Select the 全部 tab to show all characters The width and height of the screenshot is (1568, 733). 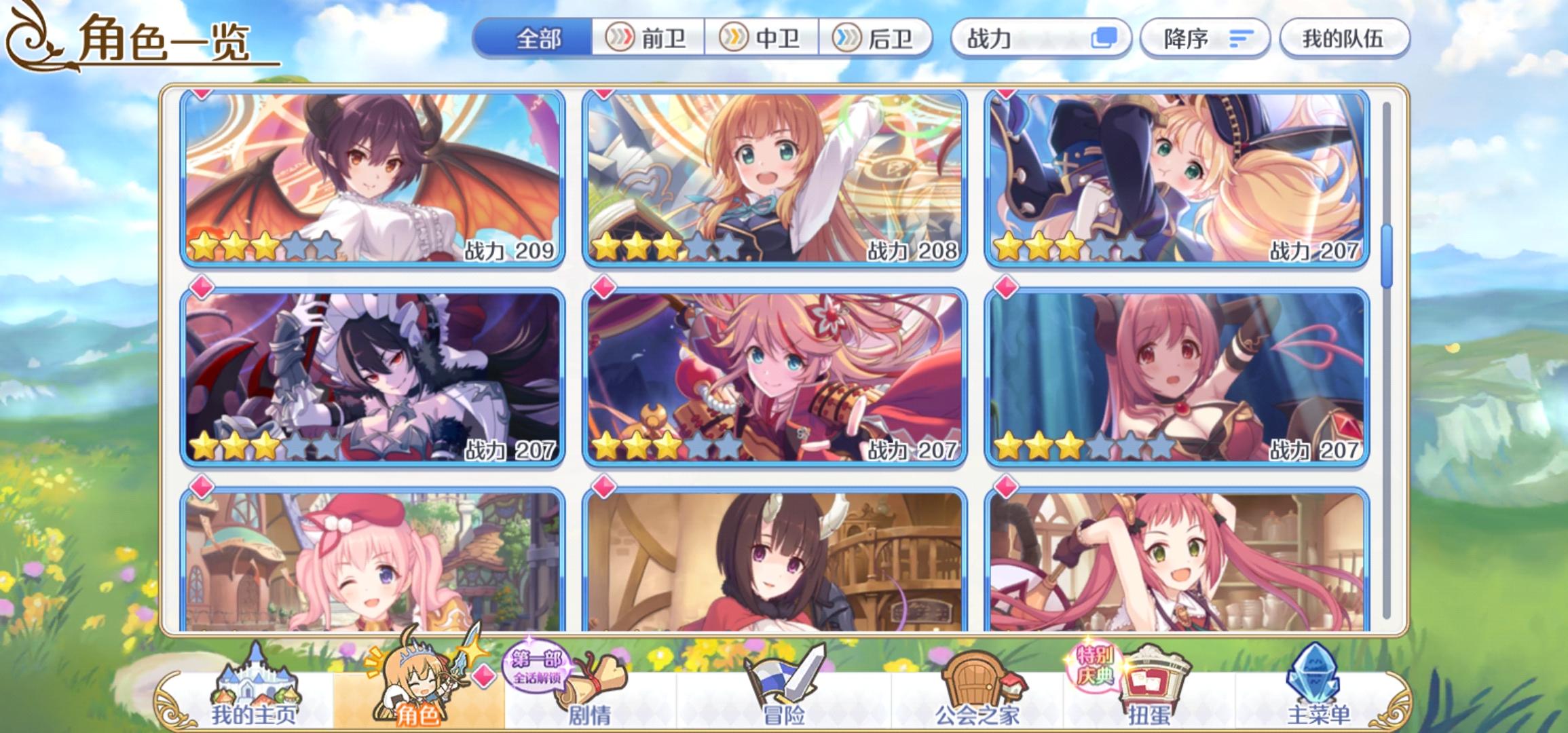pos(536,39)
